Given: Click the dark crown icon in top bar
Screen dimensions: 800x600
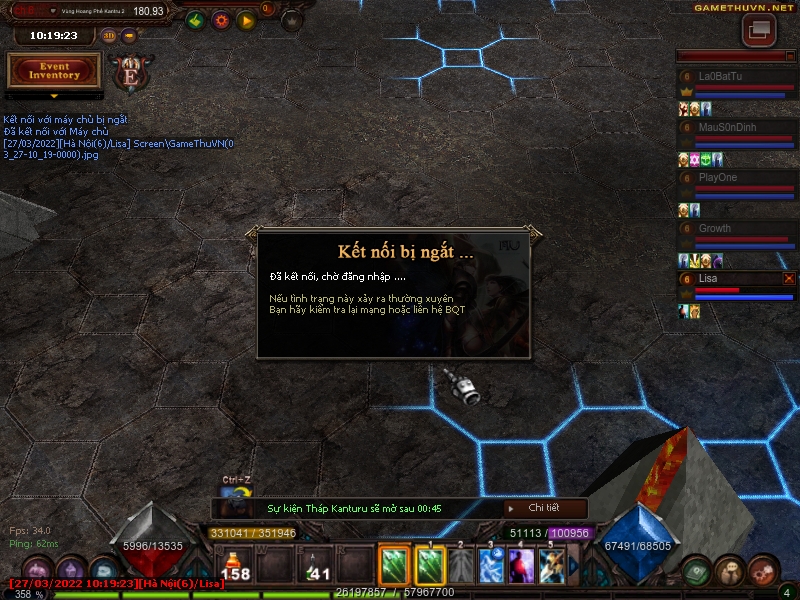Looking at the screenshot, I should click(x=292, y=20).
